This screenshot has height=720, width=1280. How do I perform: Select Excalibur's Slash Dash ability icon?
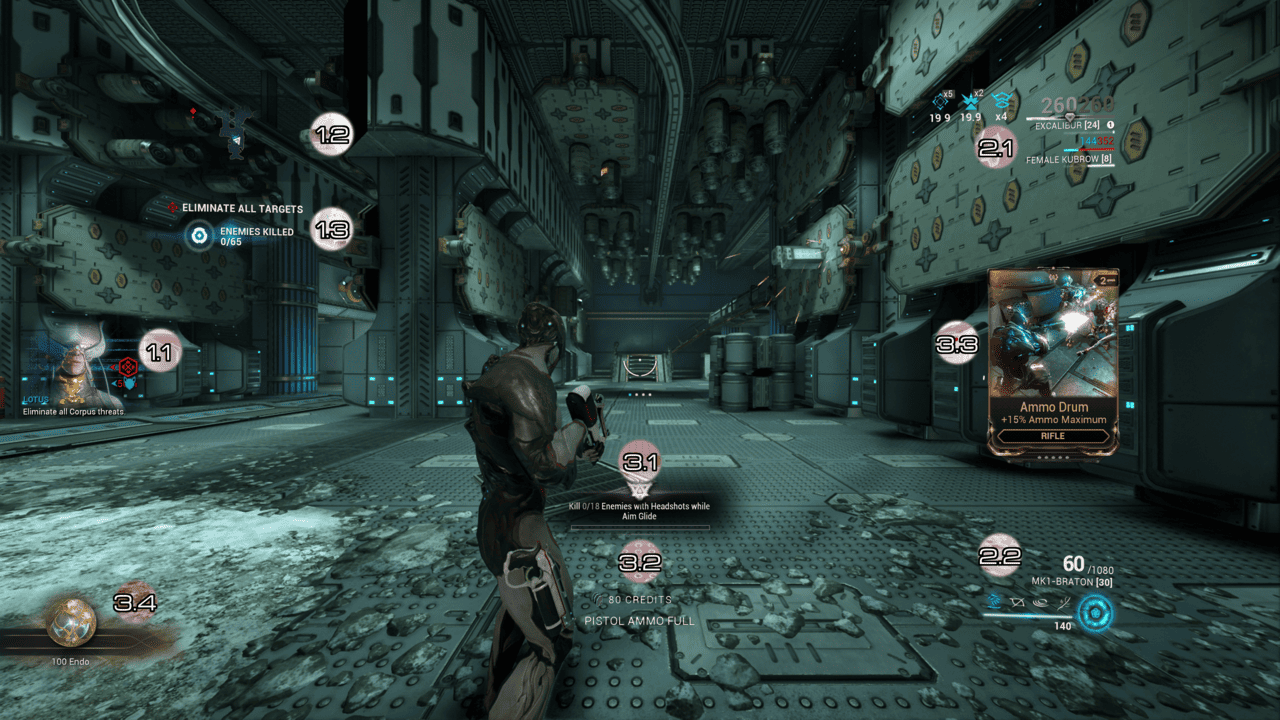coord(993,602)
